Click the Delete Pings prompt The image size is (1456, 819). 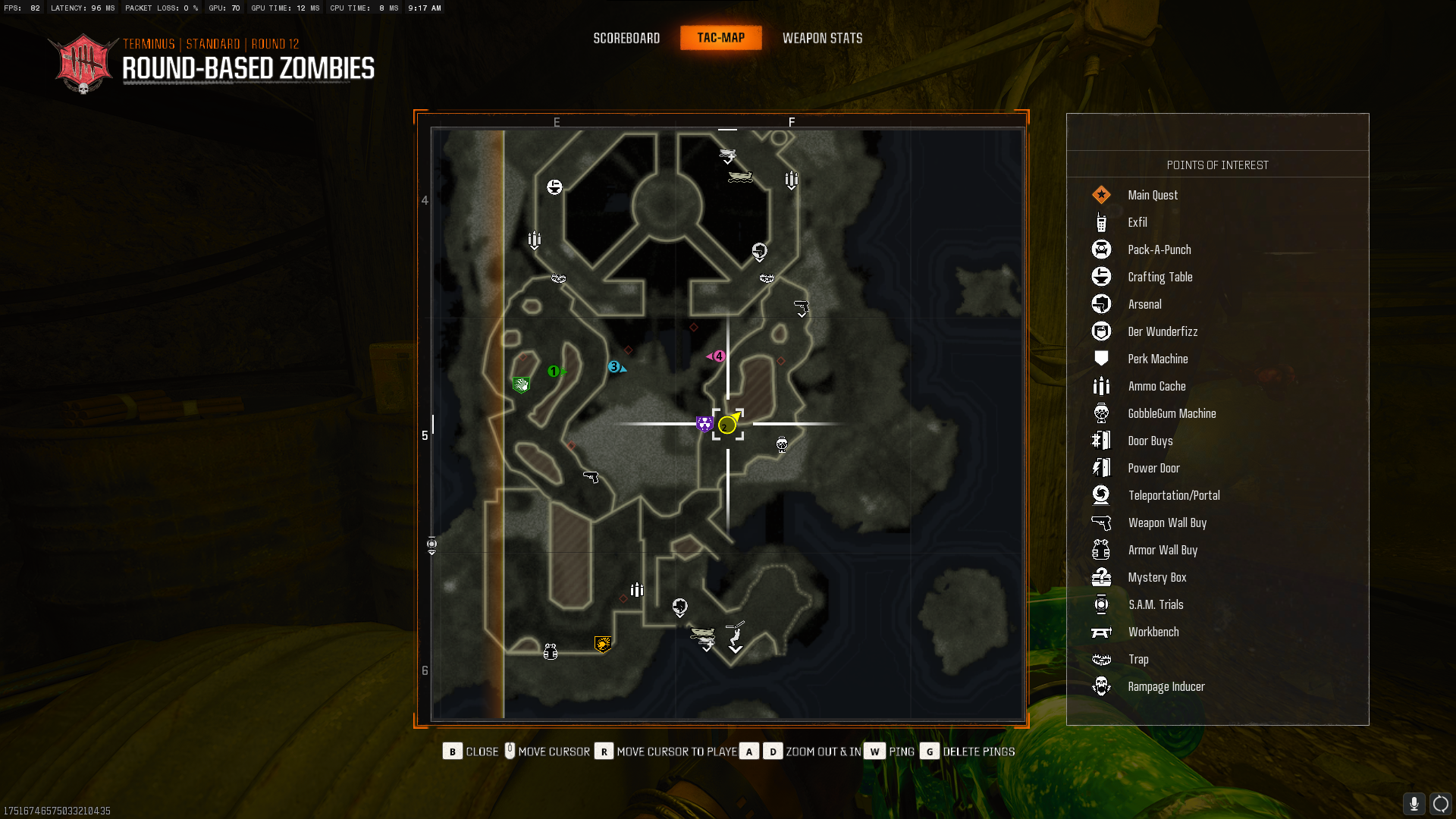click(978, 751)
